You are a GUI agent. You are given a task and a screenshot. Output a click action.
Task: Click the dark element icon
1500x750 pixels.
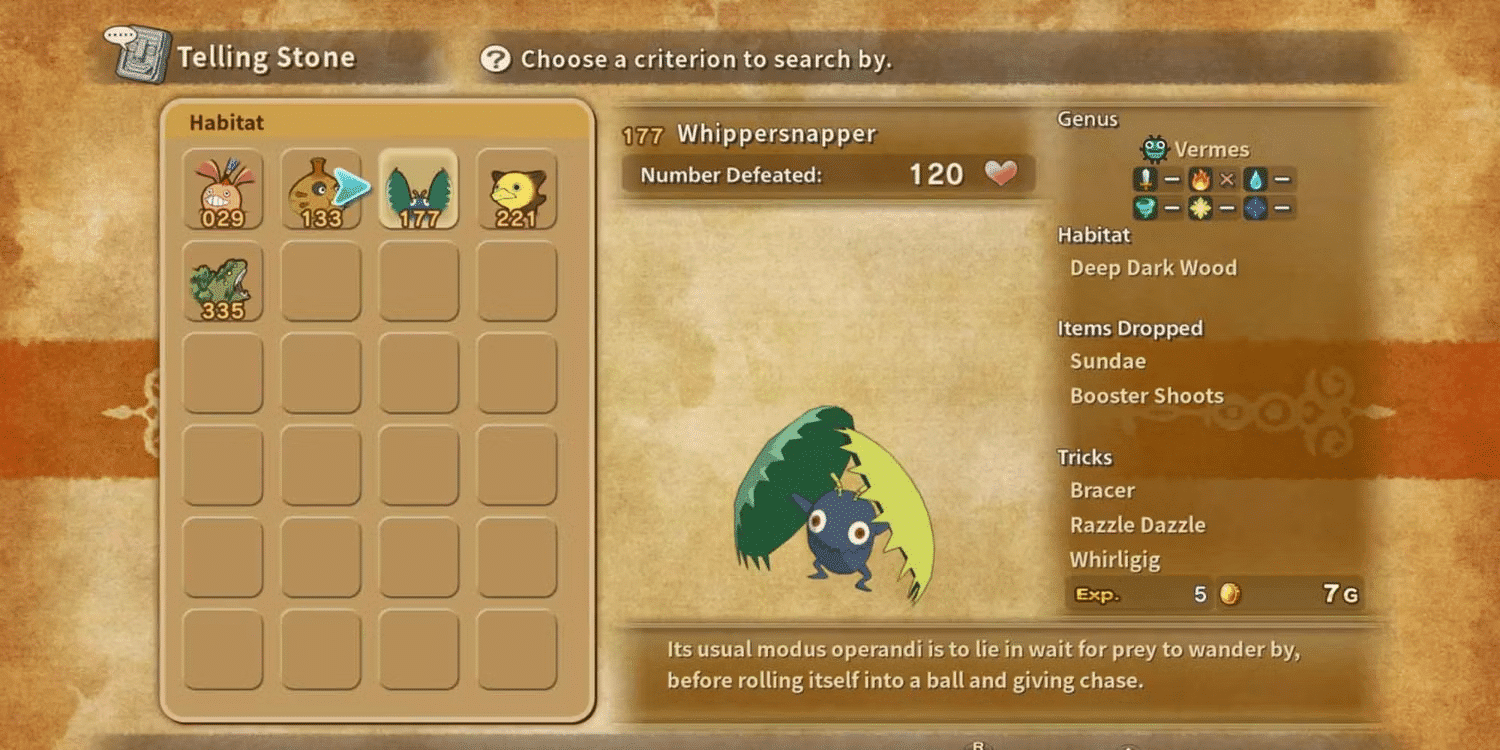(1254, 208)
